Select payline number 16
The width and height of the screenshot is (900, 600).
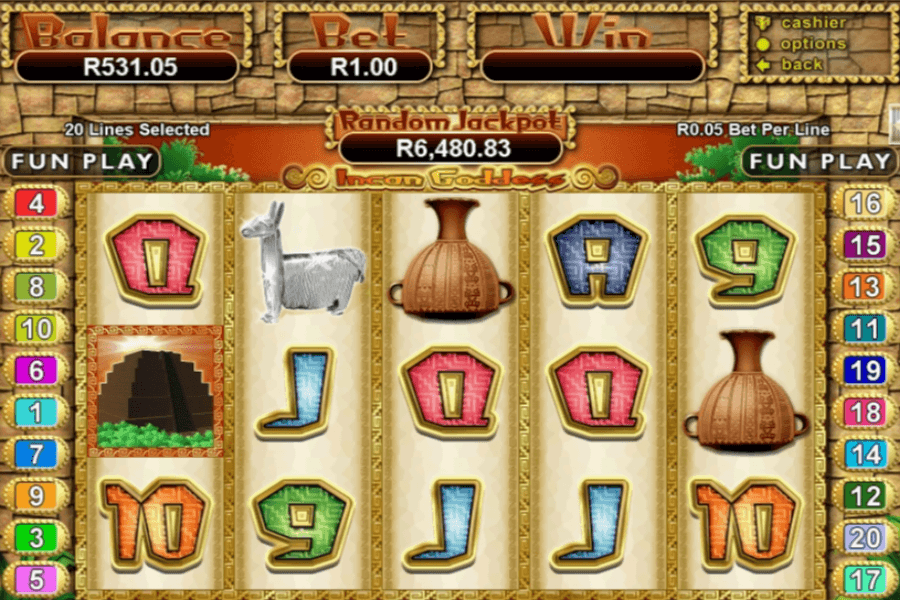point(864,204)
